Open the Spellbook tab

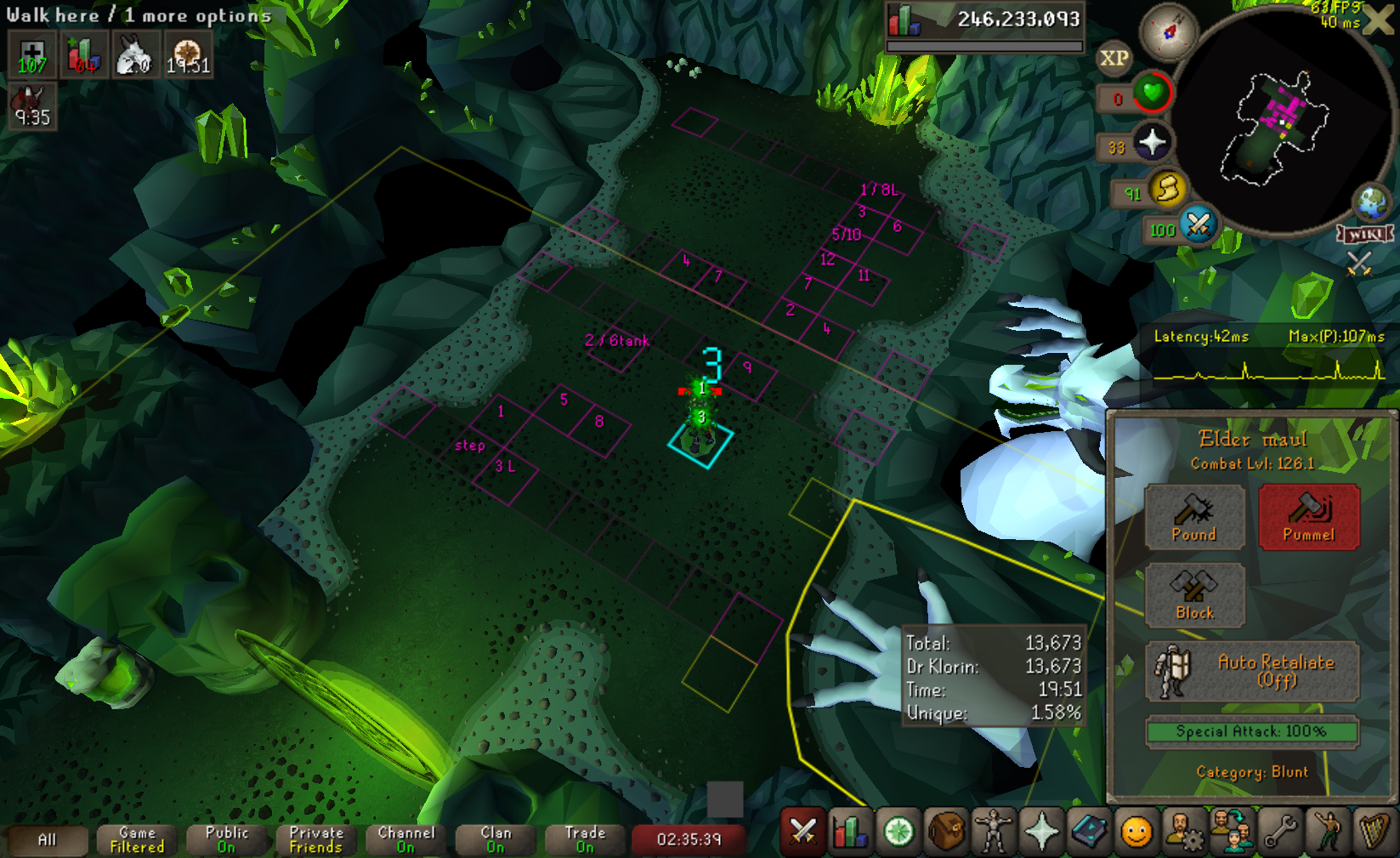1089,832
